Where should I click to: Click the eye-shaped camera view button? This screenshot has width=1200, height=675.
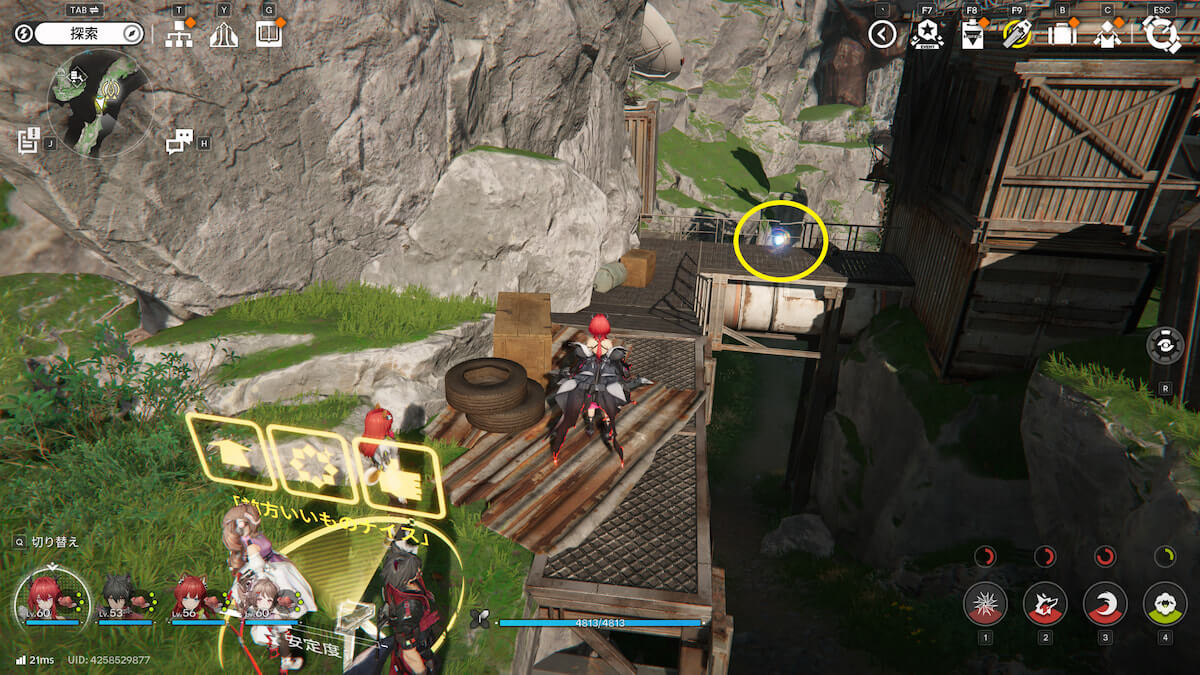pyautogui.click(x=1166, y=345)
